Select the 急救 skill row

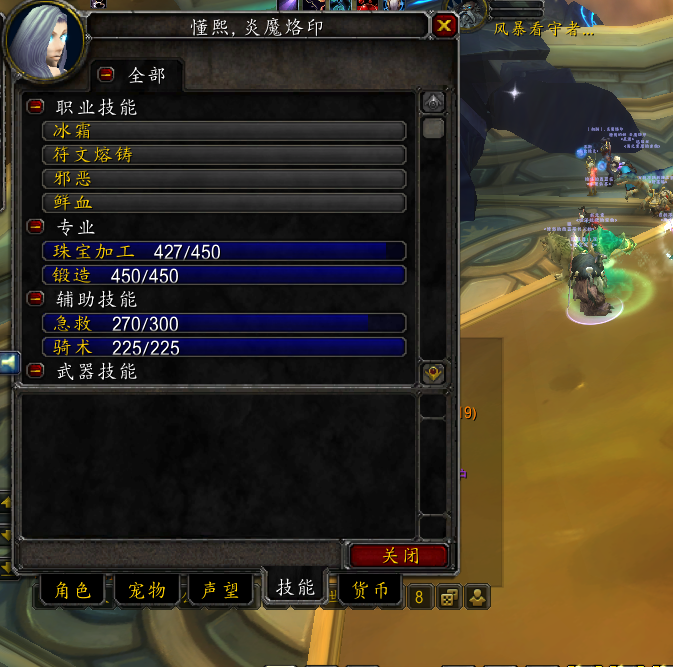coord(224,323)
